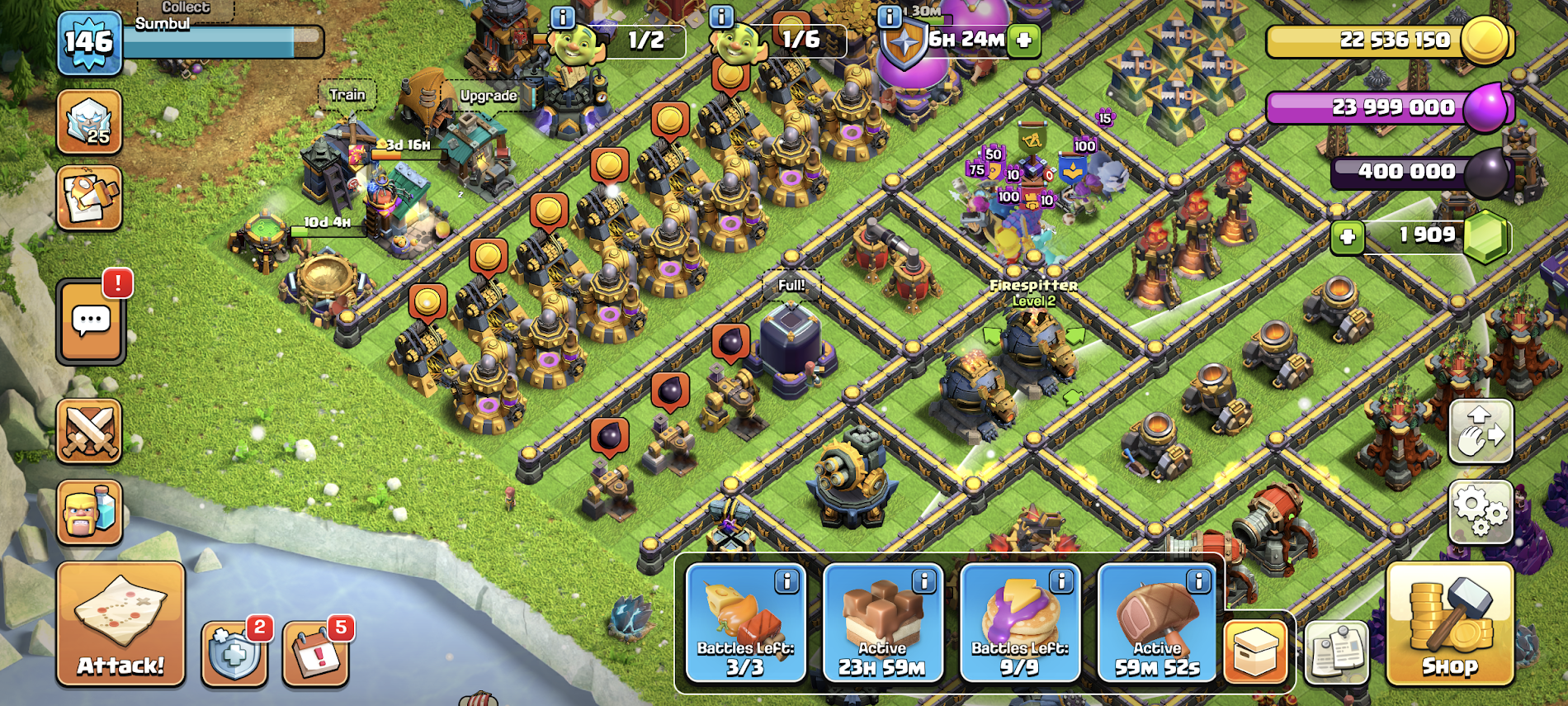Open the crossed swords war menu
Image resolution: width=1568 pixels, height=706 pixels.
[x=90, y=431]
